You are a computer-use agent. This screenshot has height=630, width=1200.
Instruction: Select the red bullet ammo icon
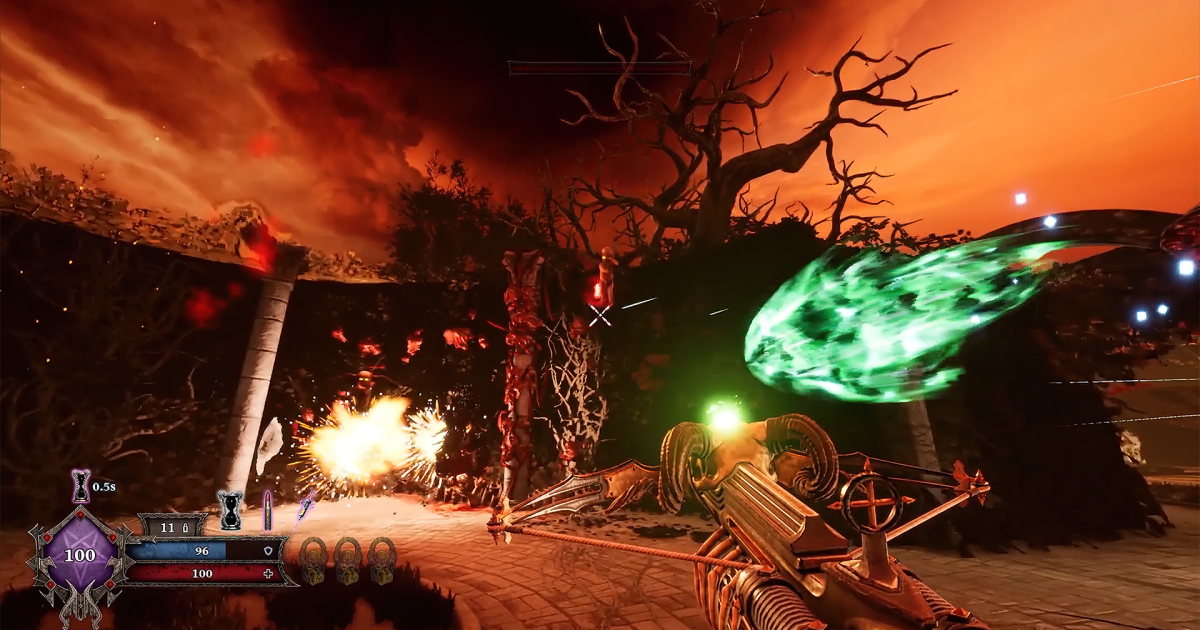pyautogui.click(x=267, y=510)
